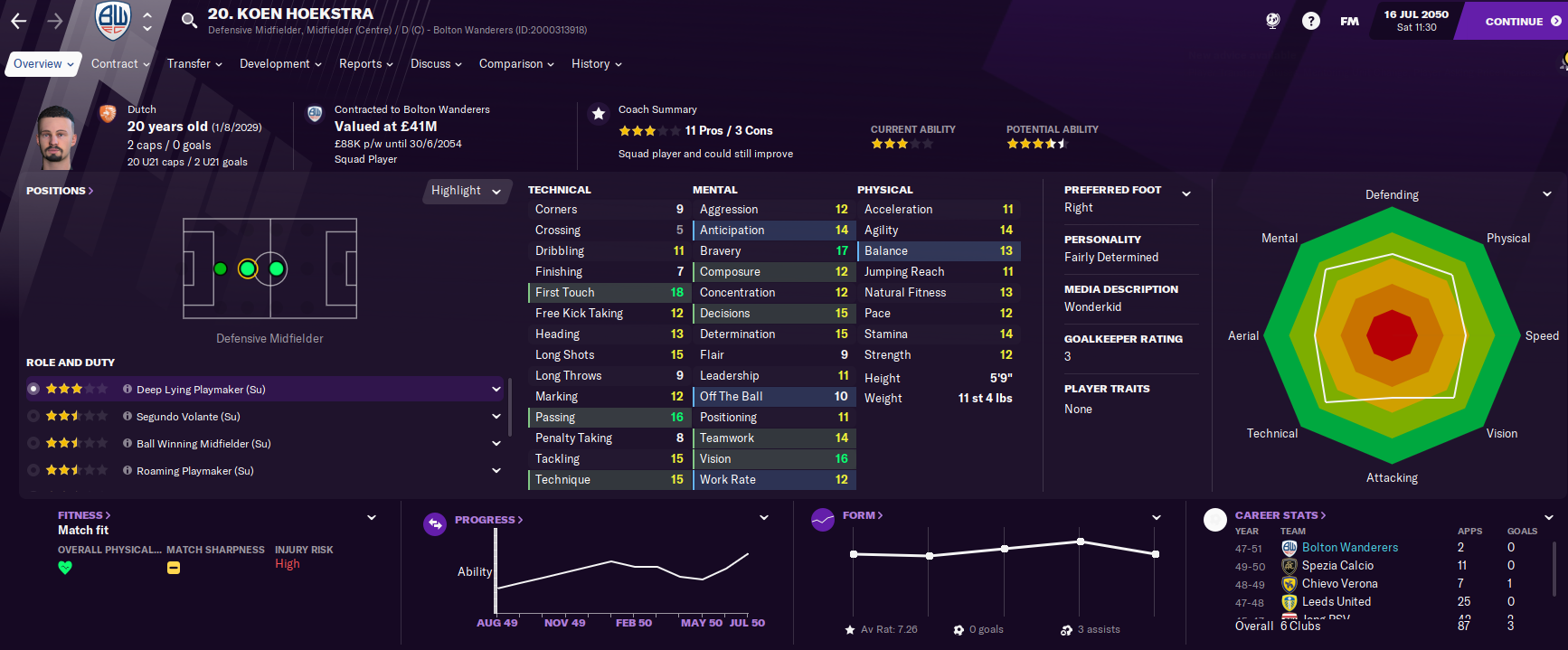Viewport: 1568px width, 650px height.
Task: Open the History menu
Action: (x=596, y=64)
